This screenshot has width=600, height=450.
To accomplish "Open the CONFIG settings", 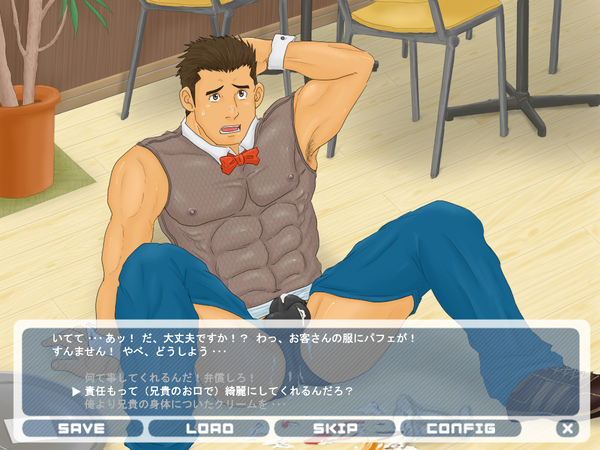I will tap(461, 428).
